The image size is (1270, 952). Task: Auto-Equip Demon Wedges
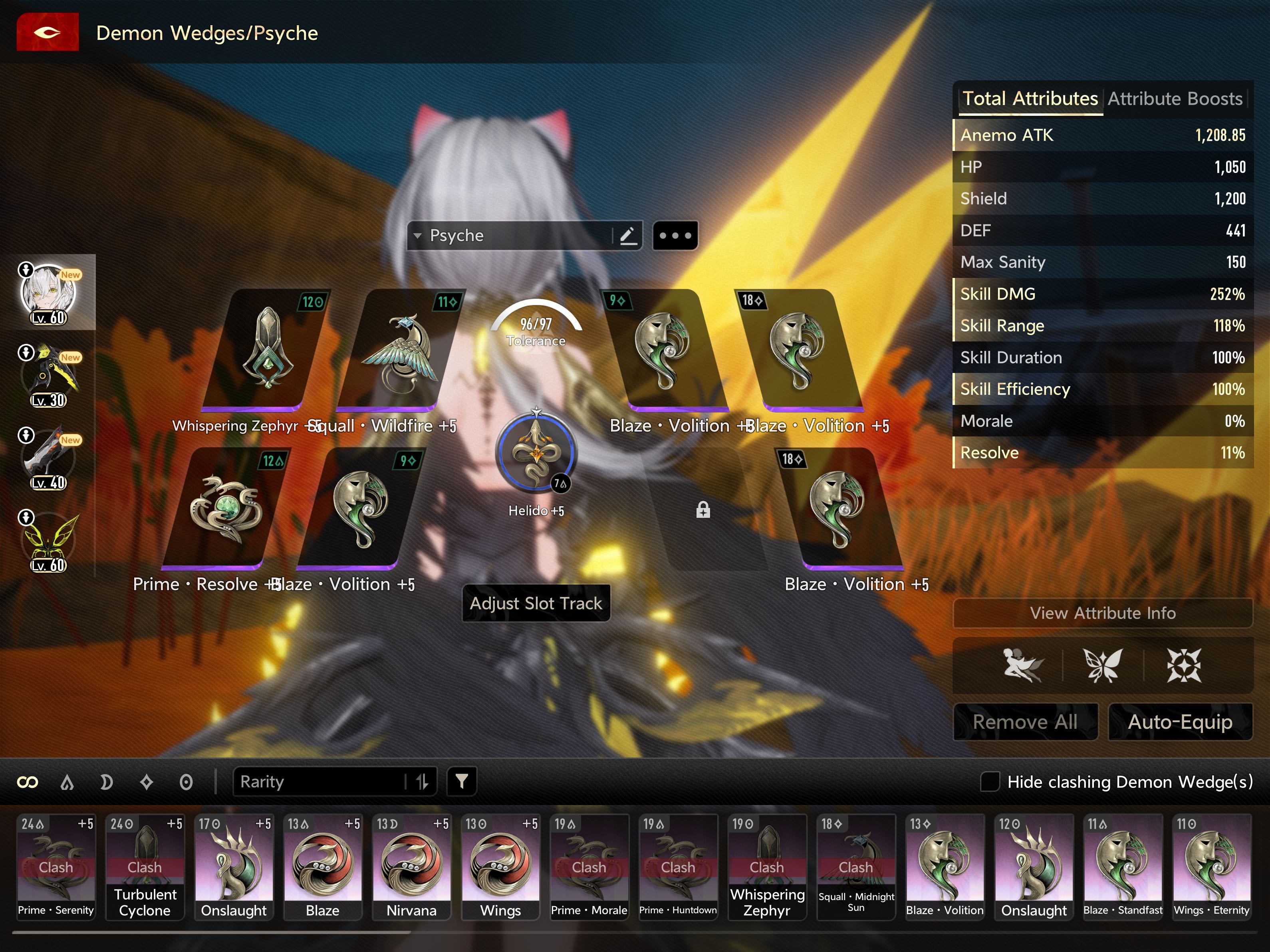1180,722
